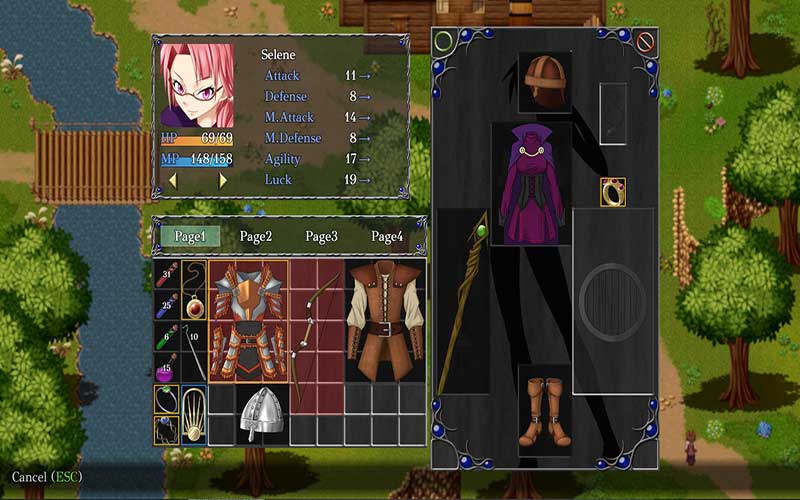Pick the blue potion stack of 25
800x500 pixels.
[x=166, y=303]
